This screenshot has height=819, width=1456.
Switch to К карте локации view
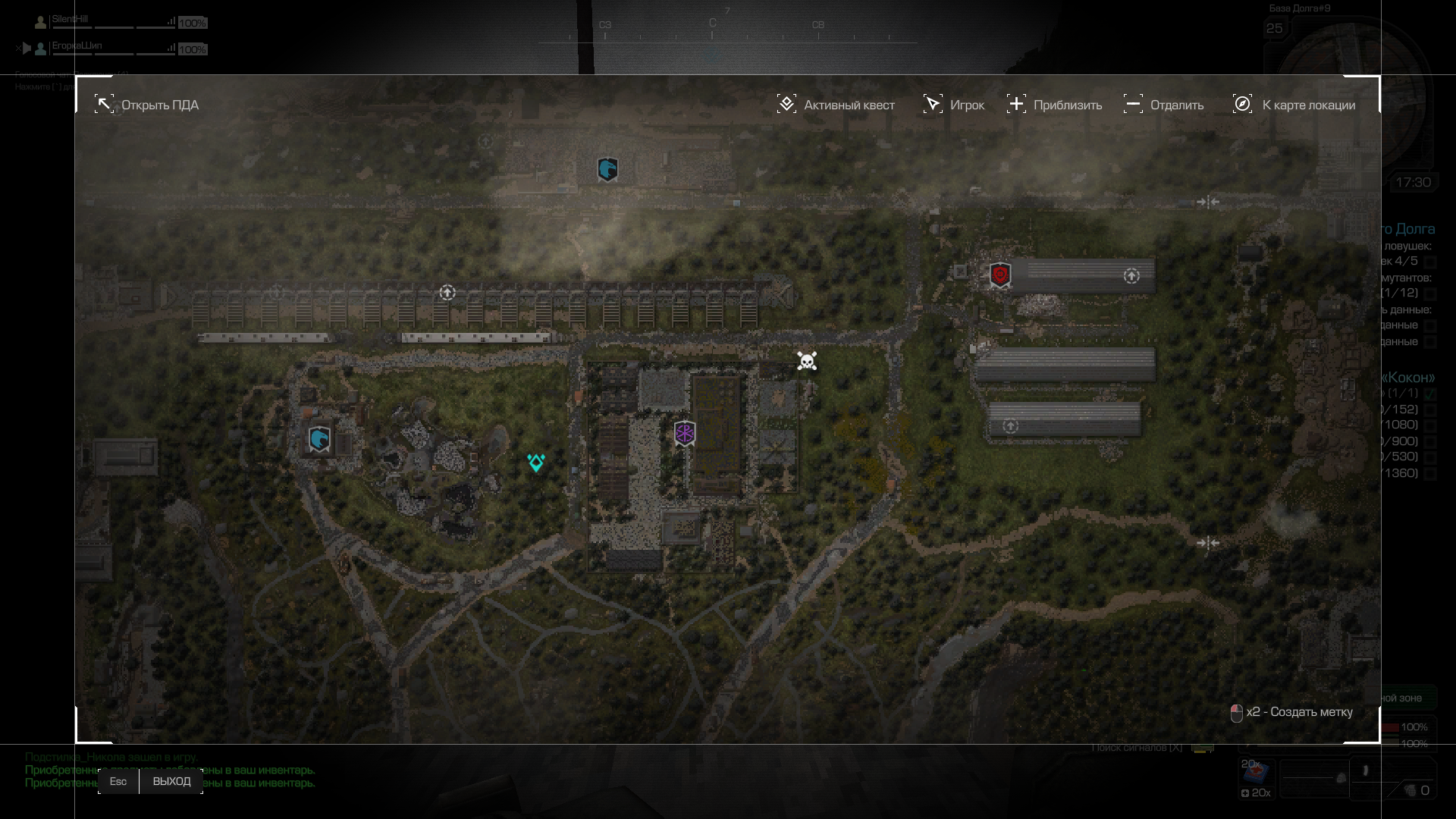pos(1294,105)
